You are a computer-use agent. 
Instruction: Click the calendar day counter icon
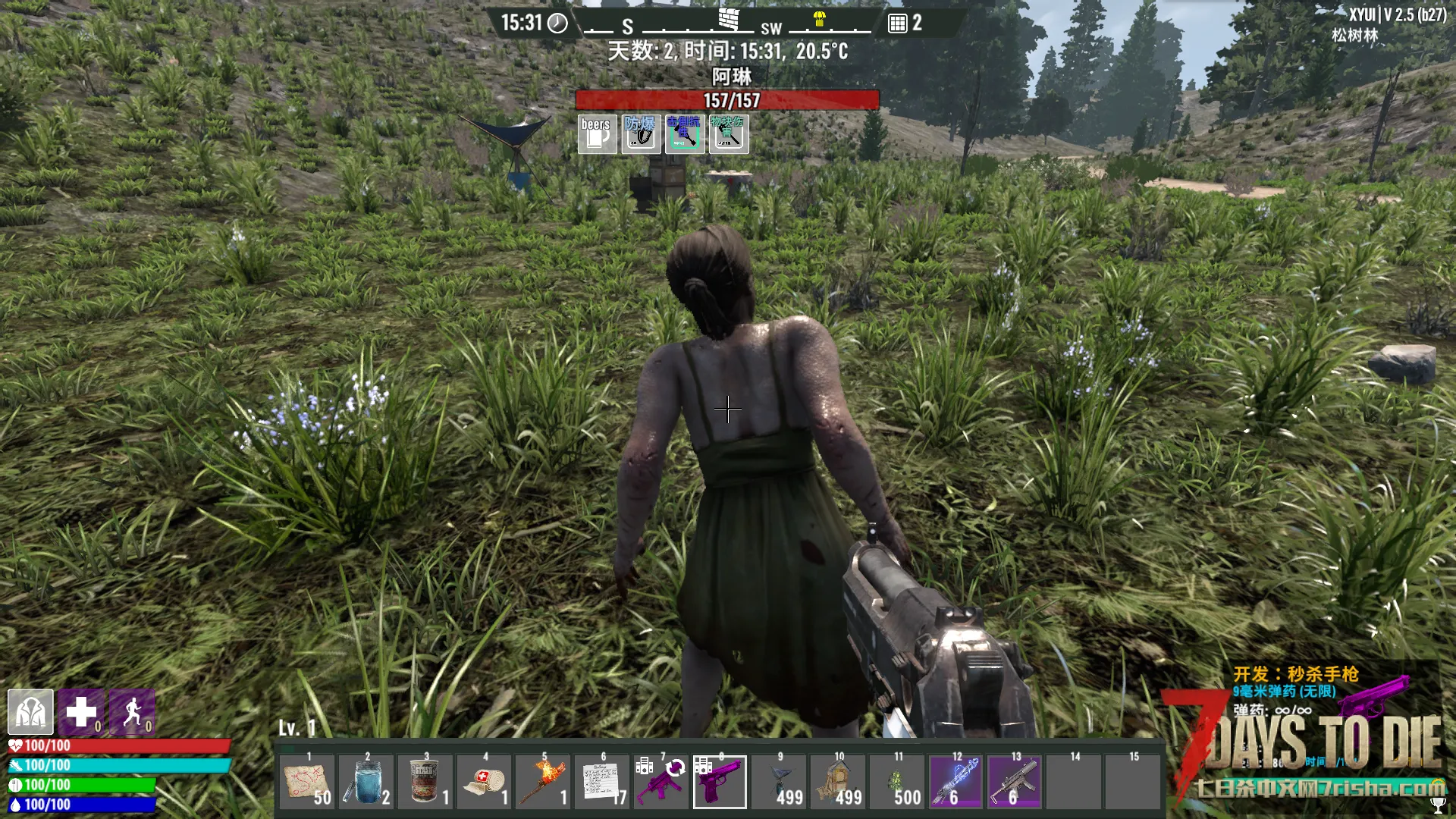pyautogui.click(x=897, y=24)
